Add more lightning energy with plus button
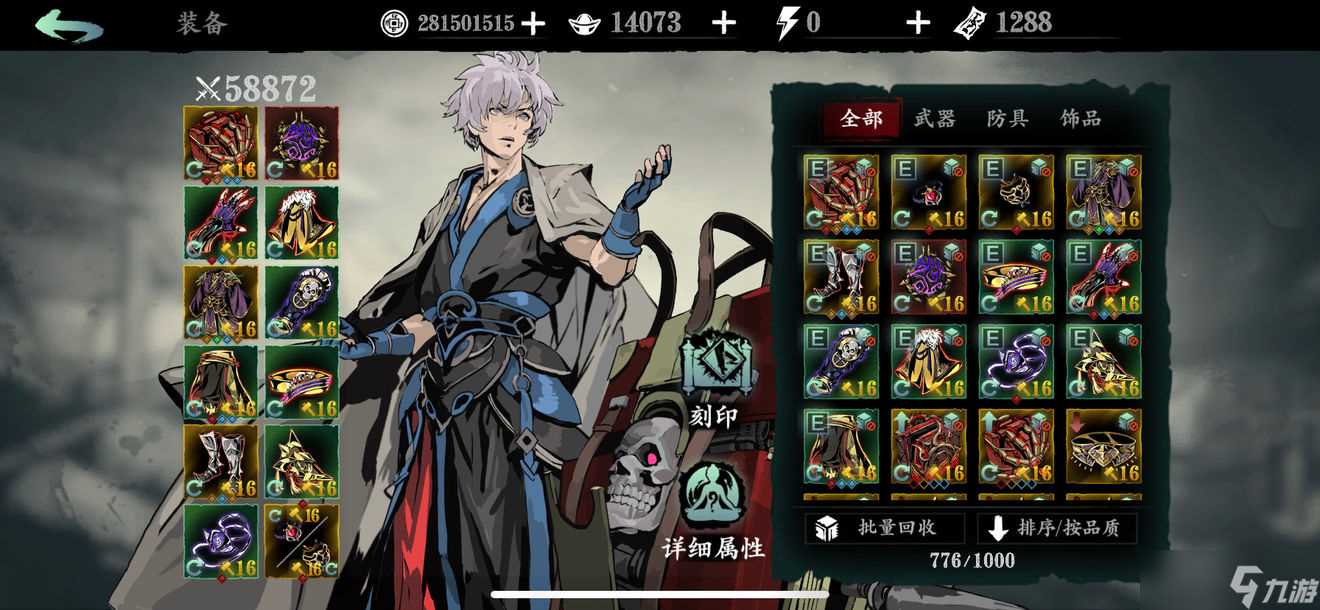1320x610 pixels. pos(917,24)
